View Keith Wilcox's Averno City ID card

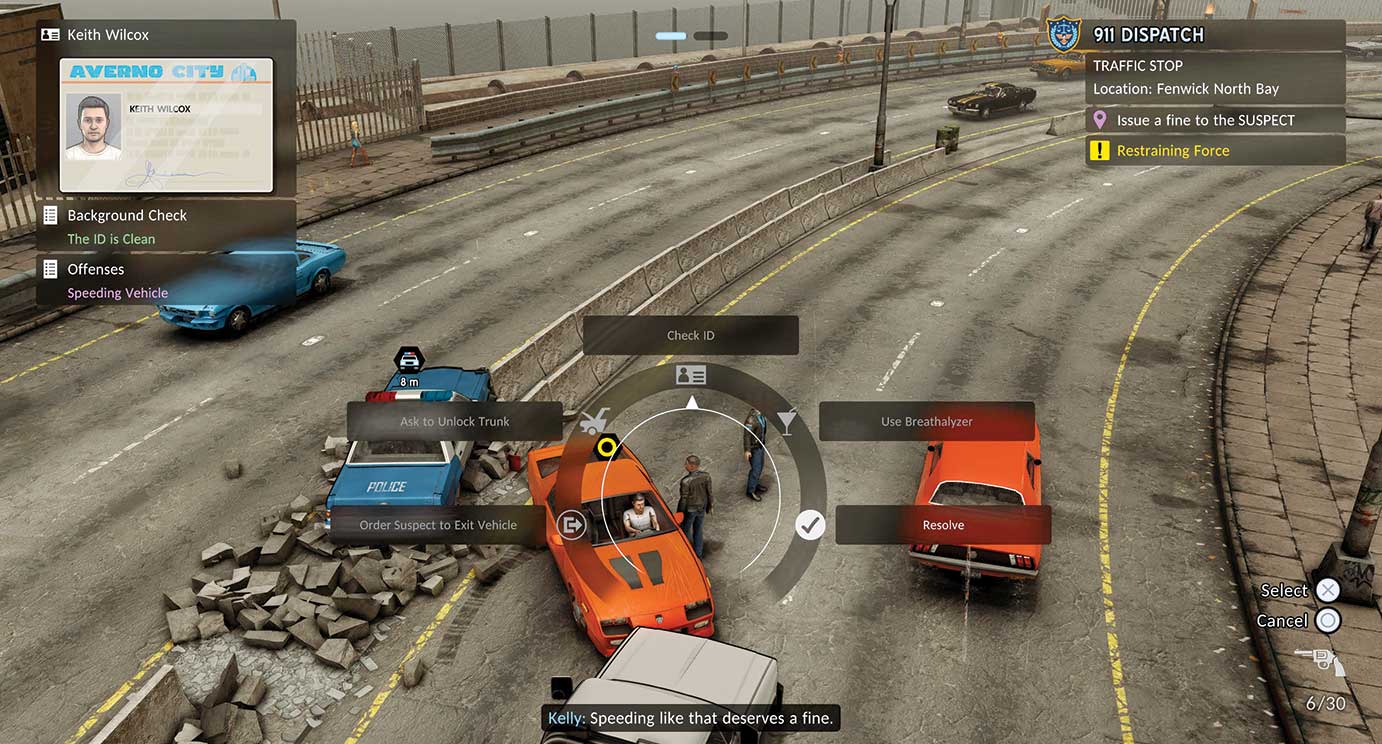[166, 125]
